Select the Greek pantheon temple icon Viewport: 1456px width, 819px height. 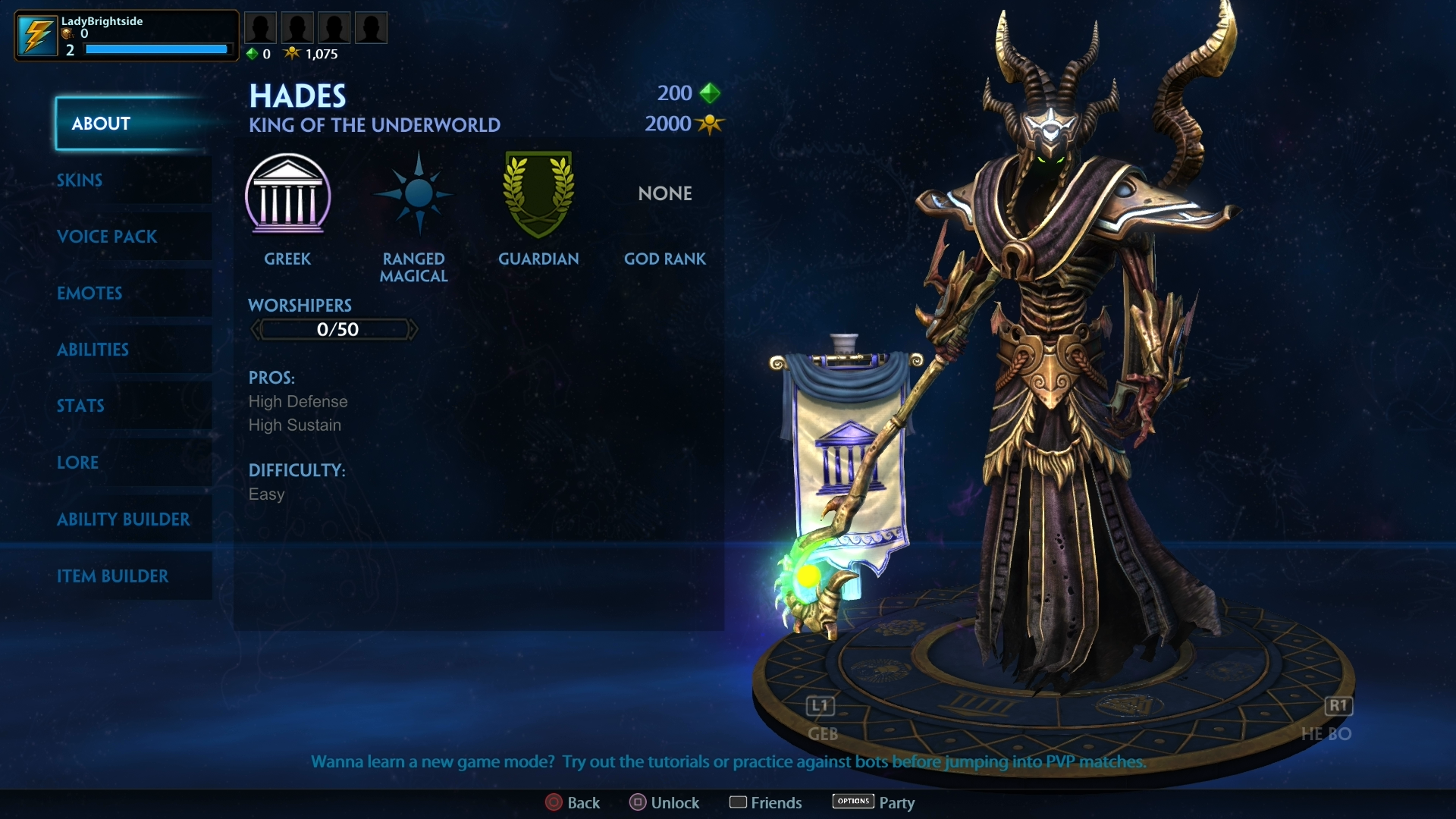(288, 196)
